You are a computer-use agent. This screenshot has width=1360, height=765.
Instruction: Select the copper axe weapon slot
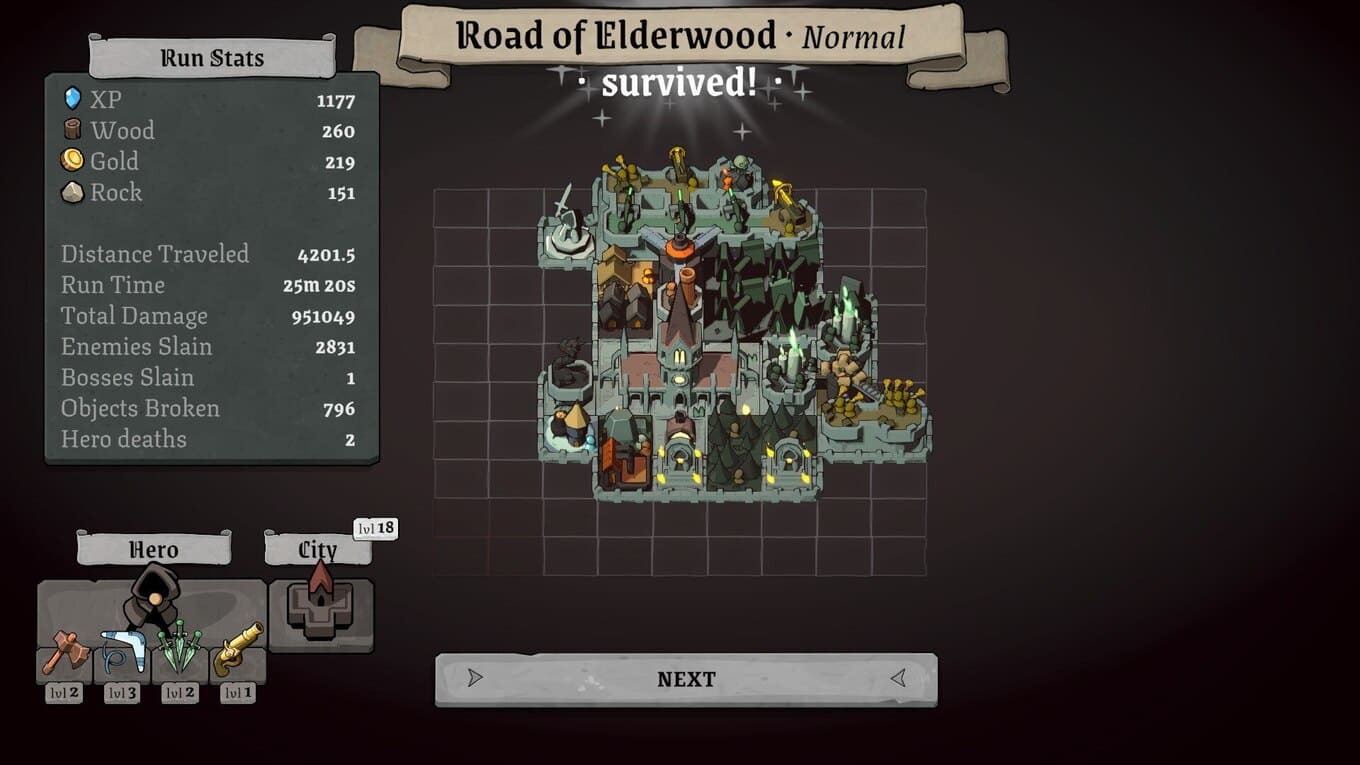point(66,652)
